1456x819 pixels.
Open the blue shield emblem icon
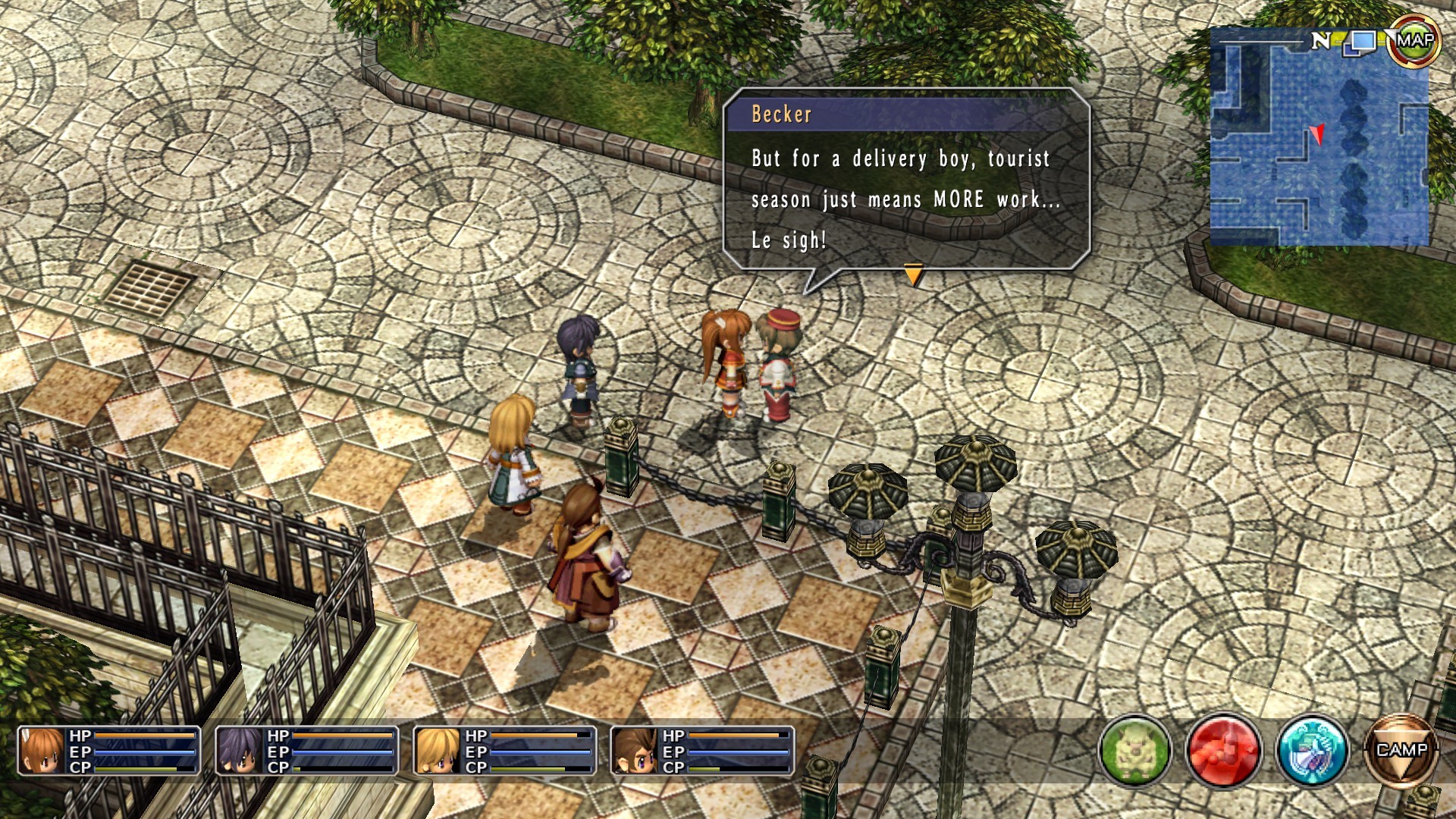tap(1312, 752)
